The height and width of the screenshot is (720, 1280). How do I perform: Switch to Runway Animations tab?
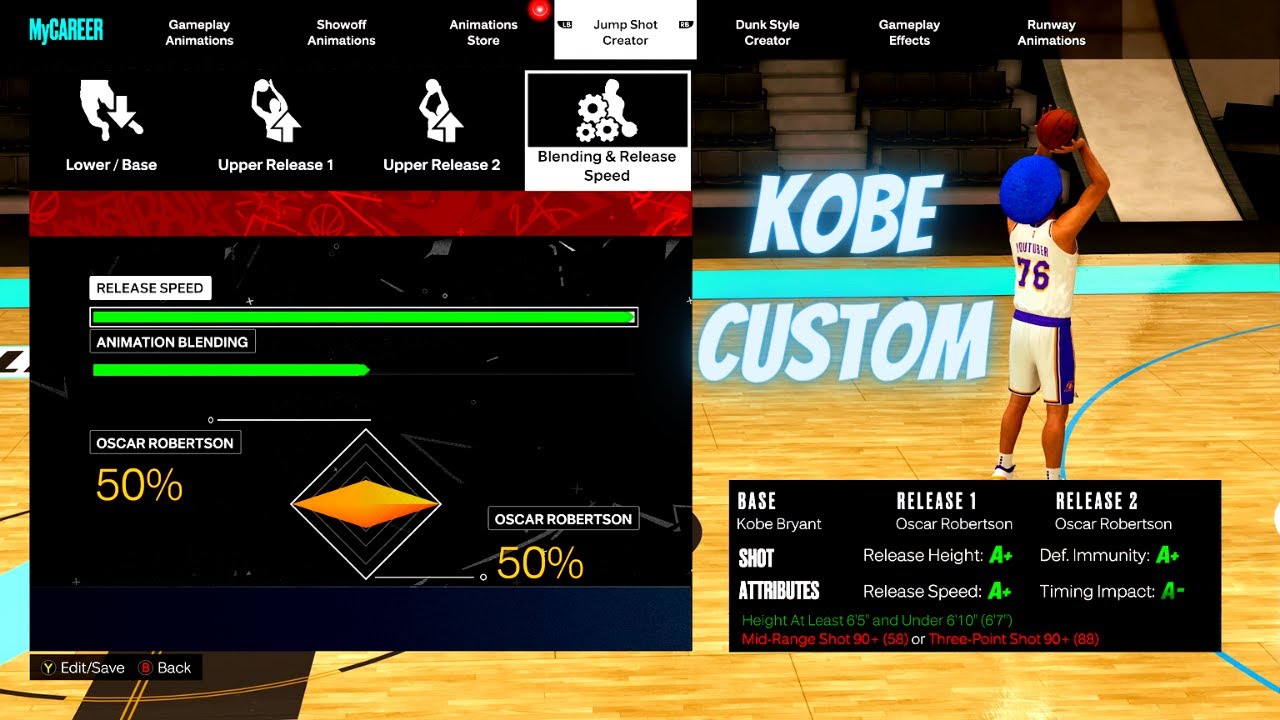pyautogui.click(x=1051, y=32)
